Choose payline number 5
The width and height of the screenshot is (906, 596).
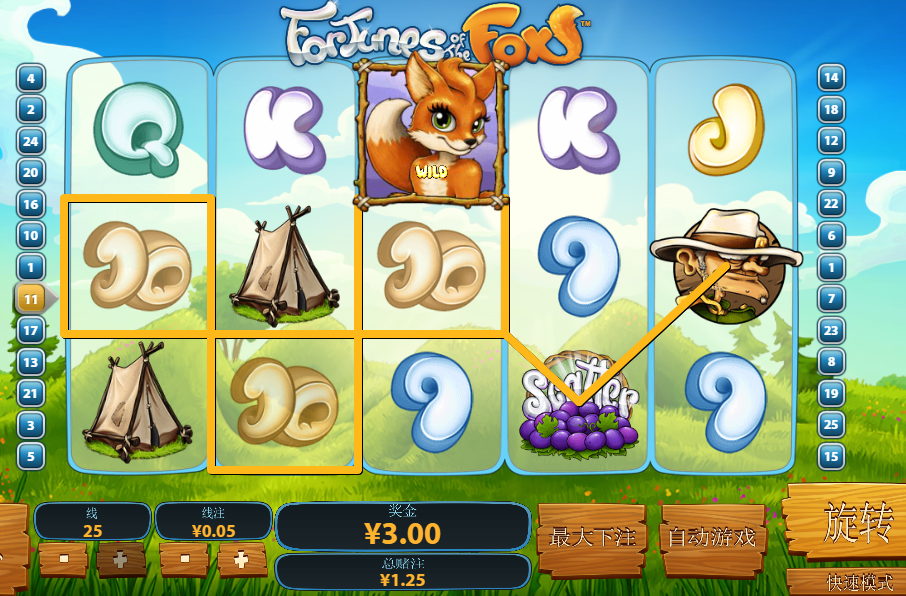(31, 457)
